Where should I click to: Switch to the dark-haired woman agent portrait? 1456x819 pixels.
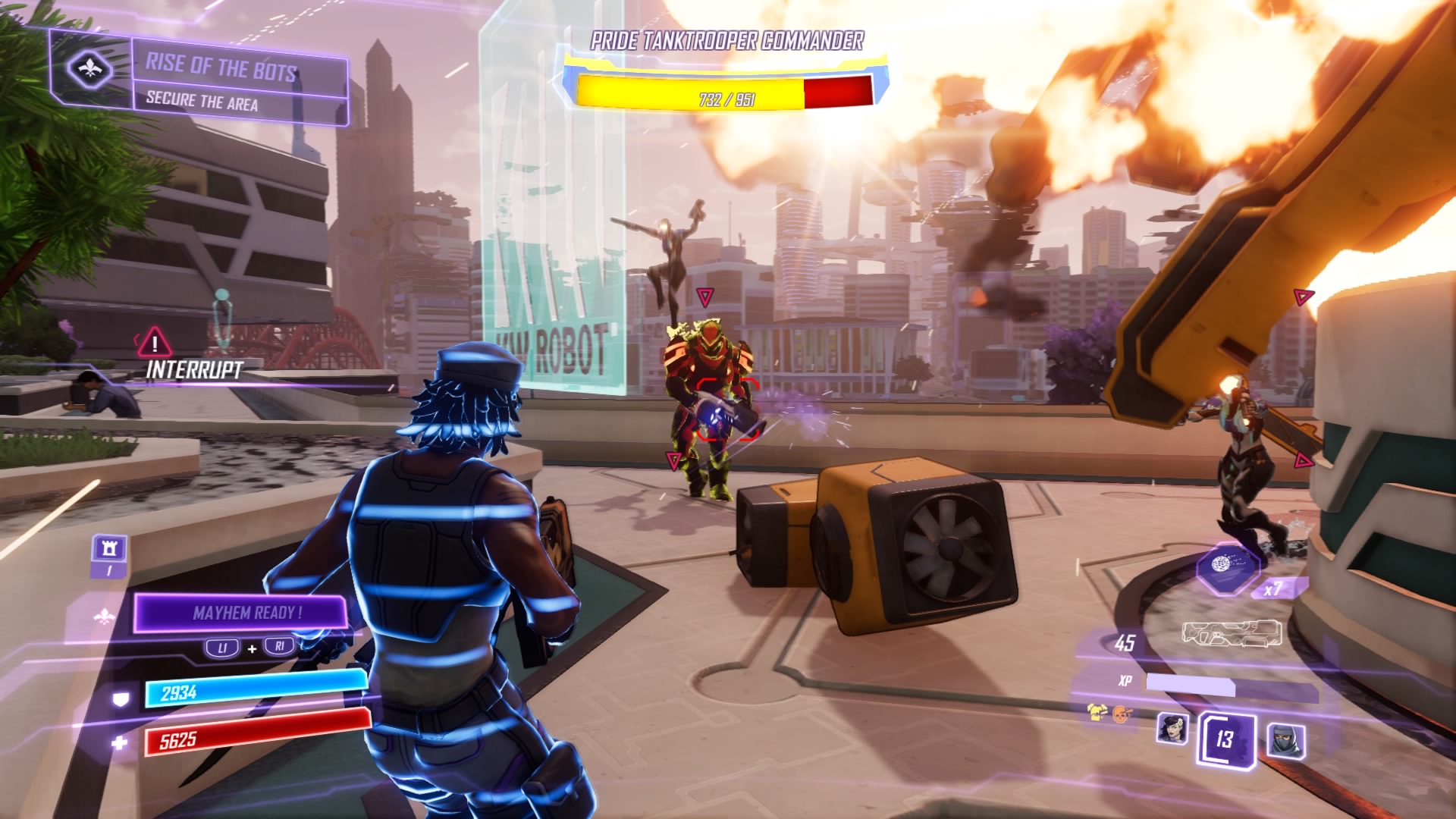pos(1172,728)
